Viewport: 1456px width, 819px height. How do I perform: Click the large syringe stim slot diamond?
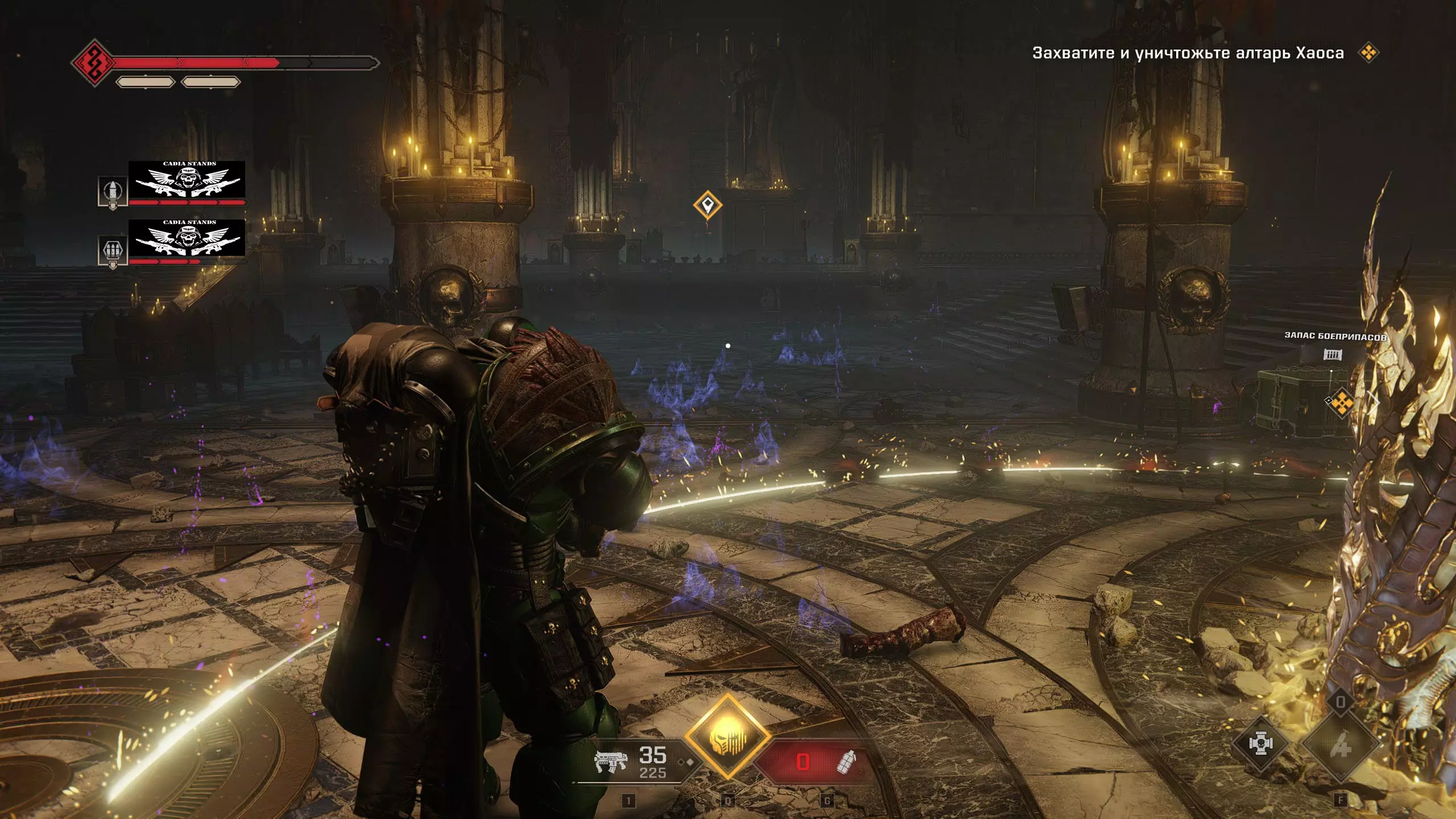(x=1340, y=744)
